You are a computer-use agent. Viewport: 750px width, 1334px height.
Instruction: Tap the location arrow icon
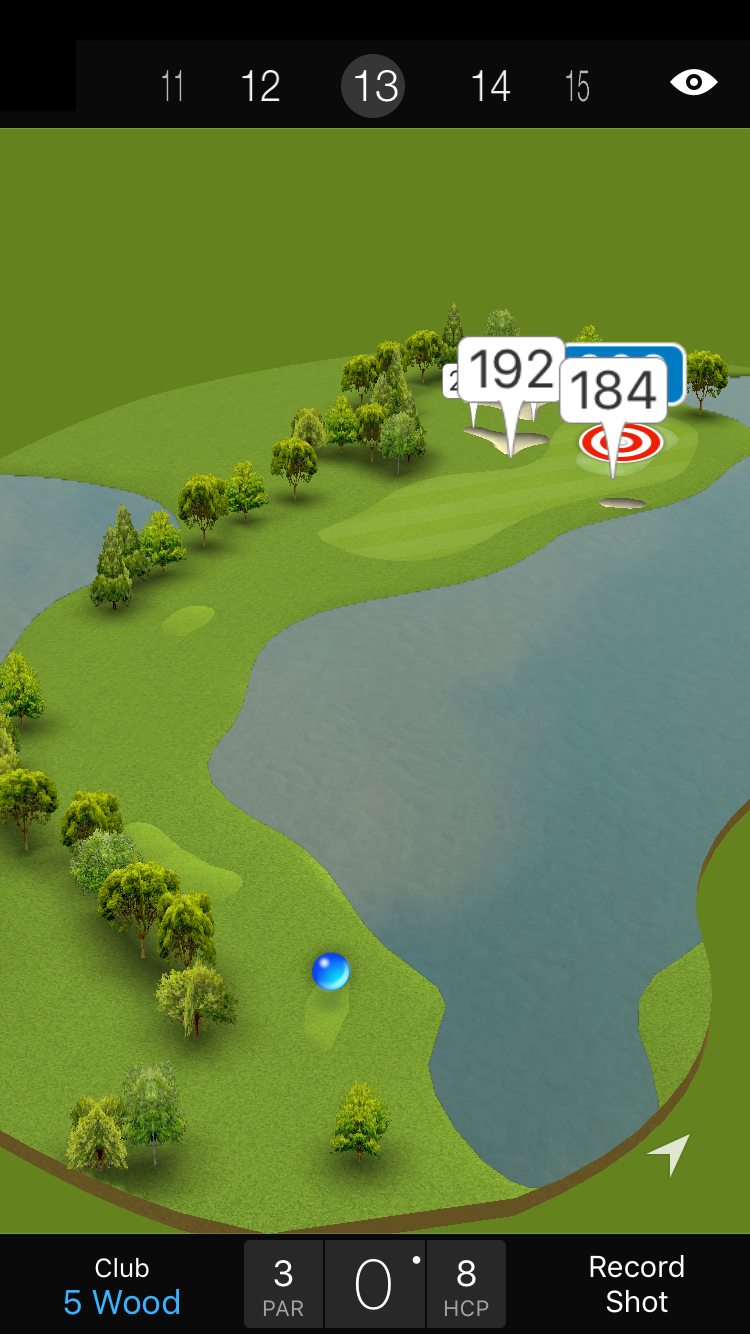pyautogui.click(x=669, y=1154)
